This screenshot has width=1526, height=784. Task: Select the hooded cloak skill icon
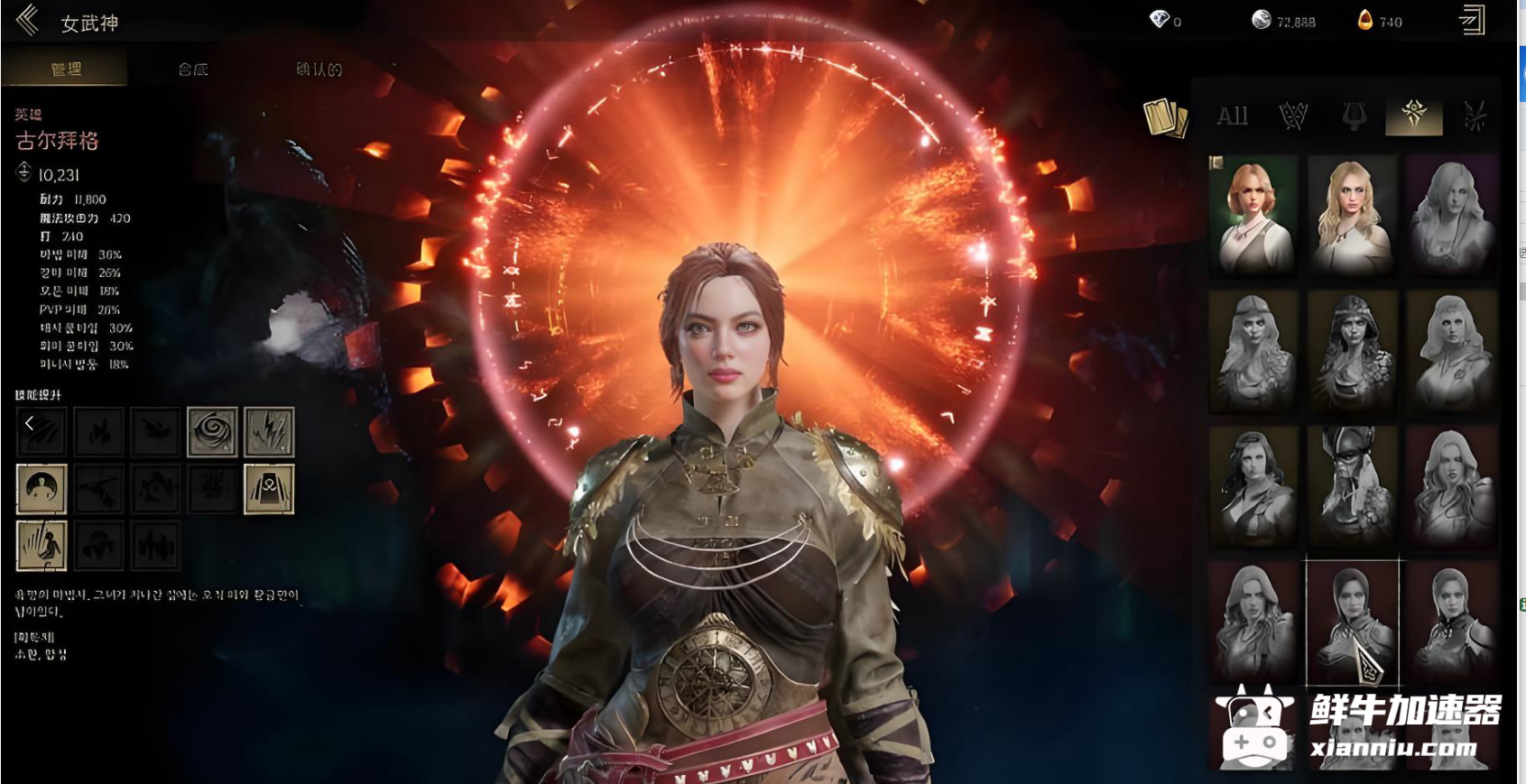click(x=269, y=489)
